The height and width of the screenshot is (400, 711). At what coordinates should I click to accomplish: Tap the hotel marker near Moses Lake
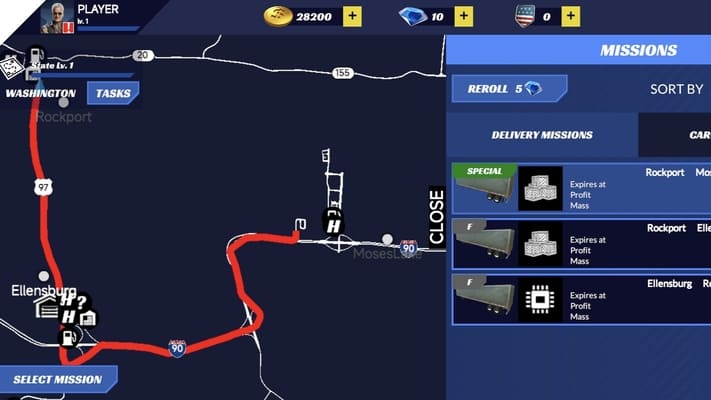tap(334, 223)
